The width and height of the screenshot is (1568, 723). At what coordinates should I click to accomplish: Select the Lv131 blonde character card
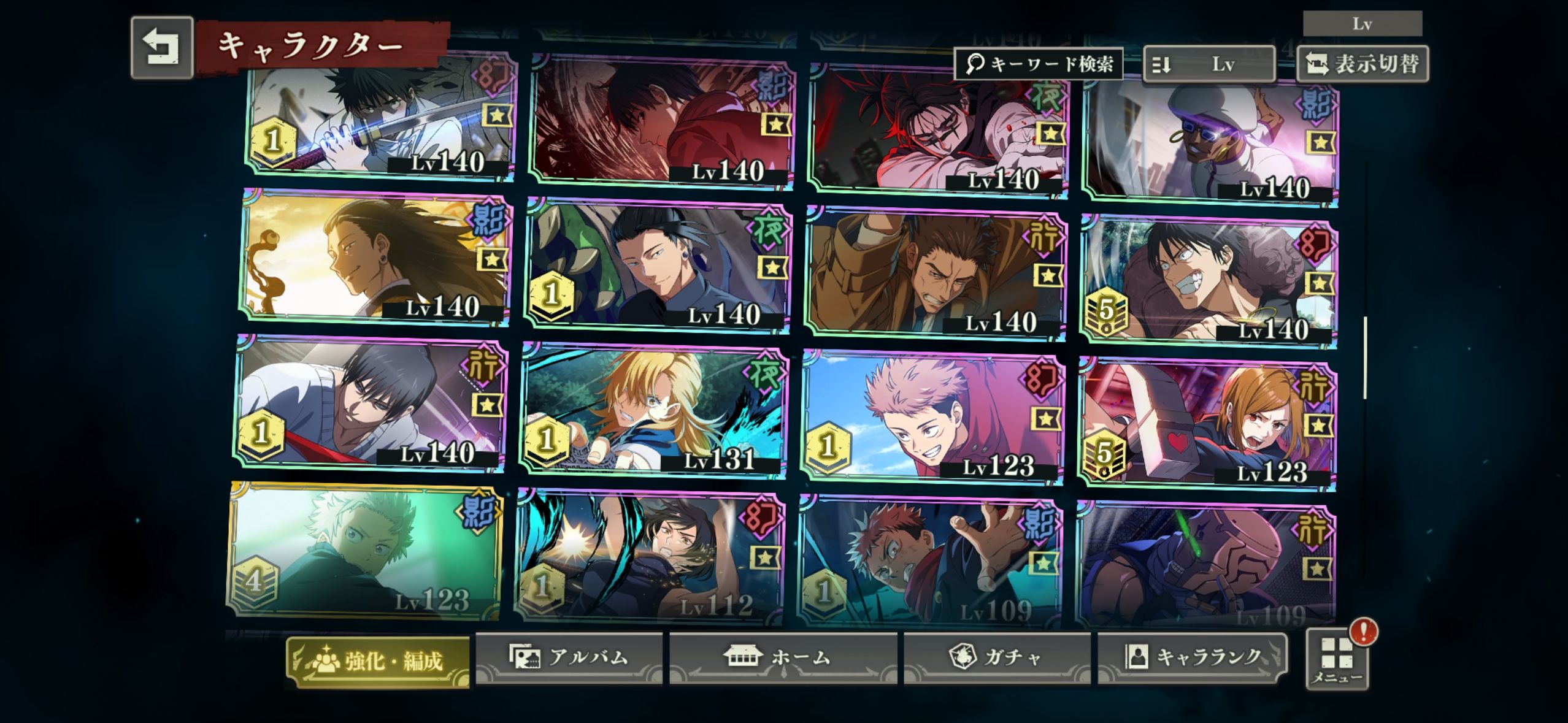point(654,411)
